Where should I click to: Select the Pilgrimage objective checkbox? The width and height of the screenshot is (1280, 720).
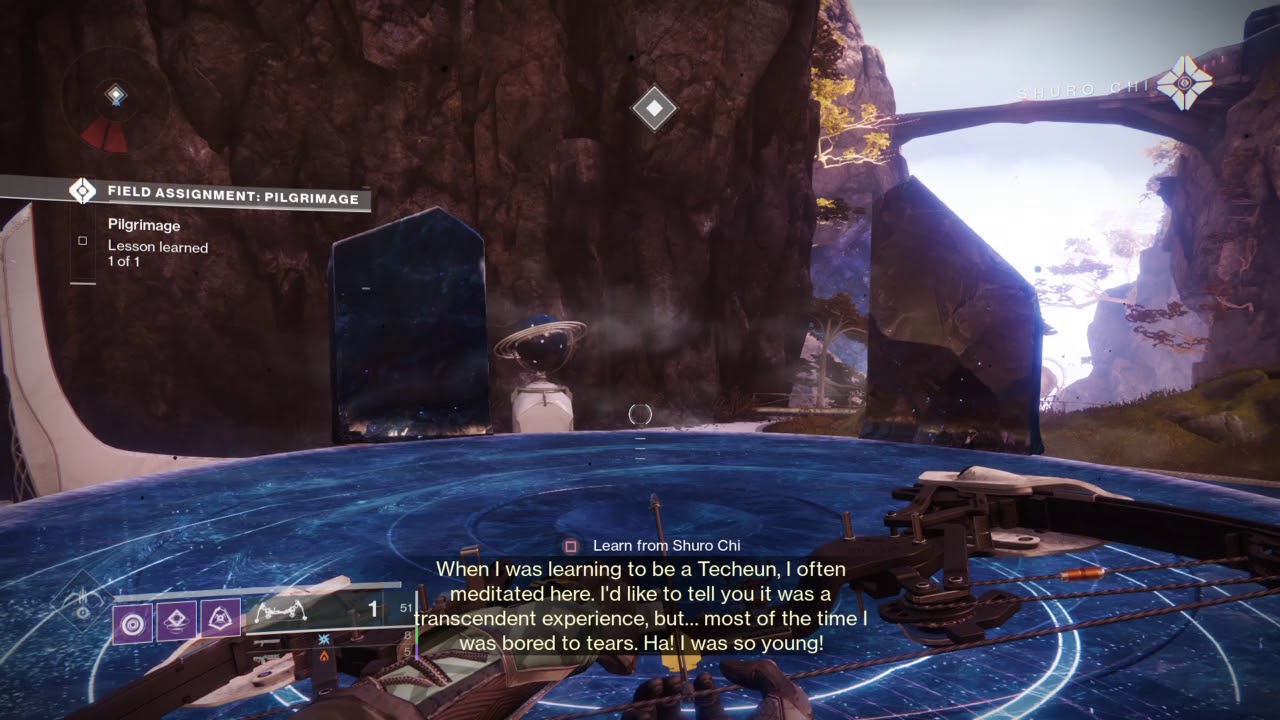tap(83, 241)
